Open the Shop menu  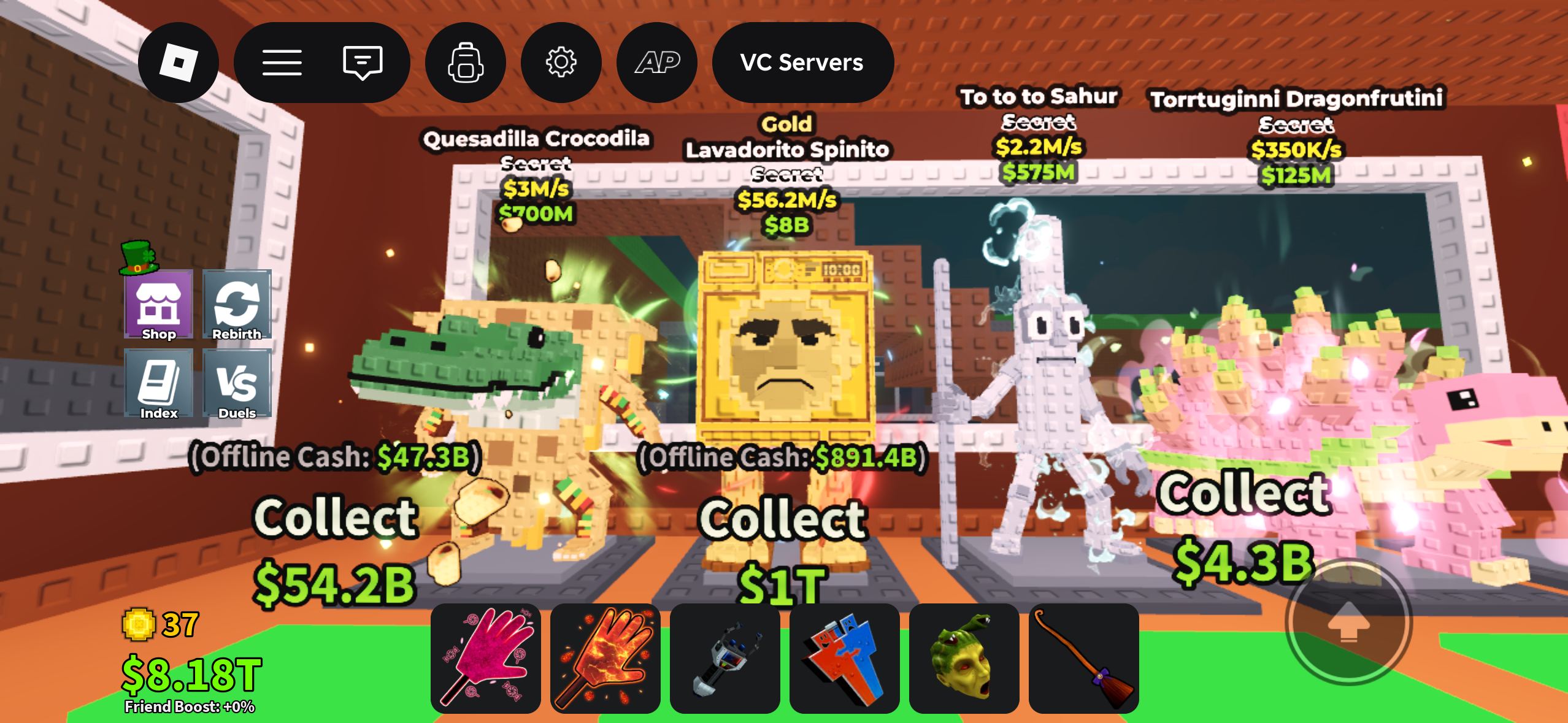click(x=159, y=305)
